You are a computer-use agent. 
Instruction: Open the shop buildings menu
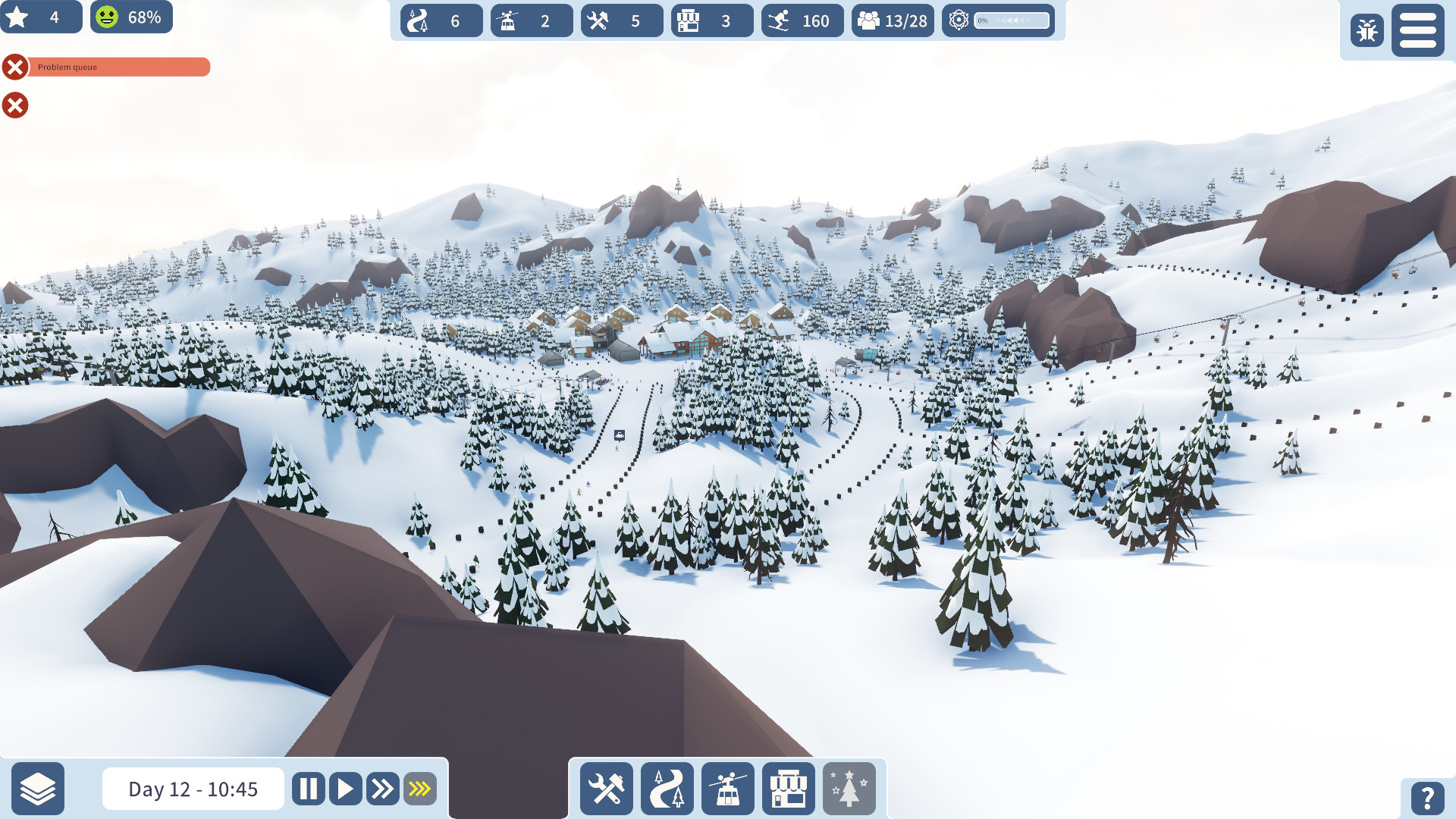pyautogui.click(x=789, y=789)
